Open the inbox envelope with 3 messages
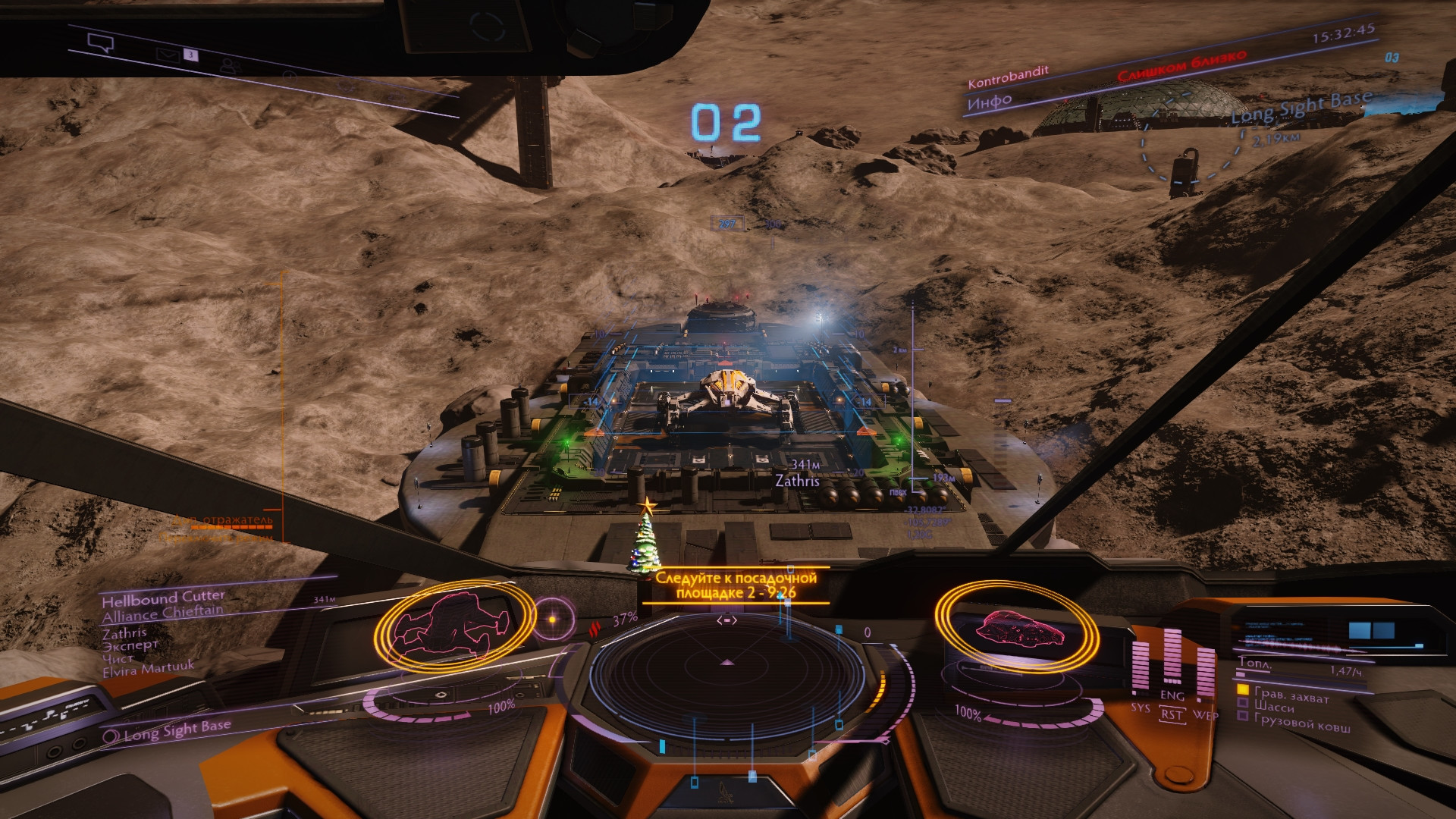 tap(166, 54)
